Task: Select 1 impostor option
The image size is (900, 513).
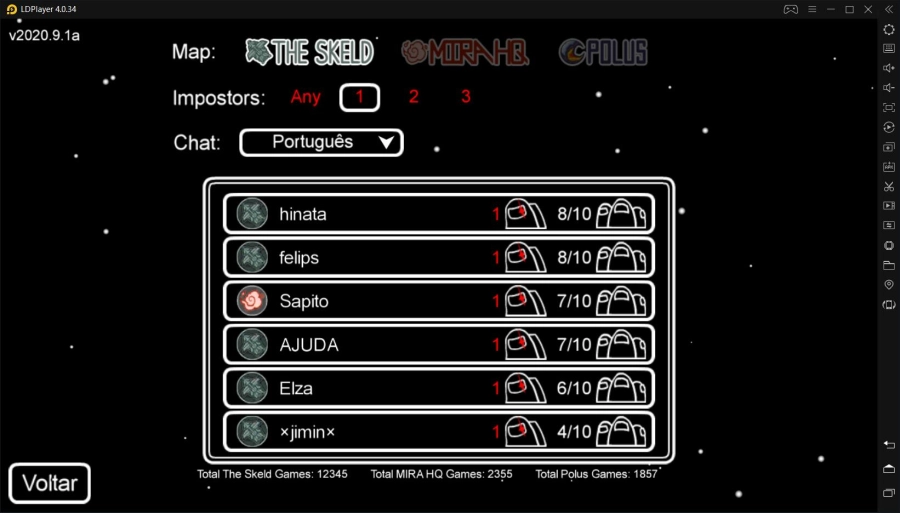Action: pos(360,97)
